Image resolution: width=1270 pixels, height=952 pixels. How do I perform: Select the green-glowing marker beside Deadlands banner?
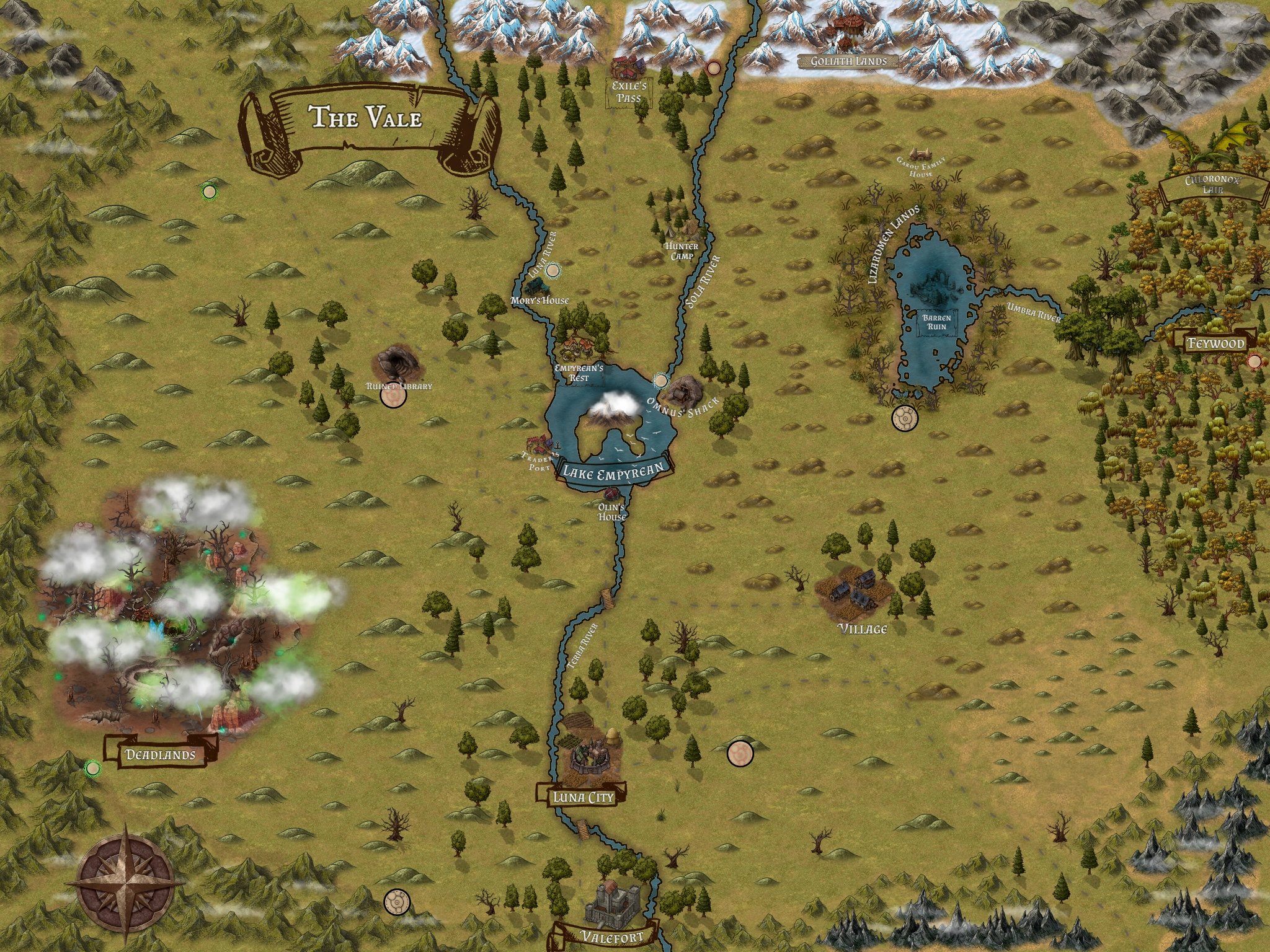(93, 769)
